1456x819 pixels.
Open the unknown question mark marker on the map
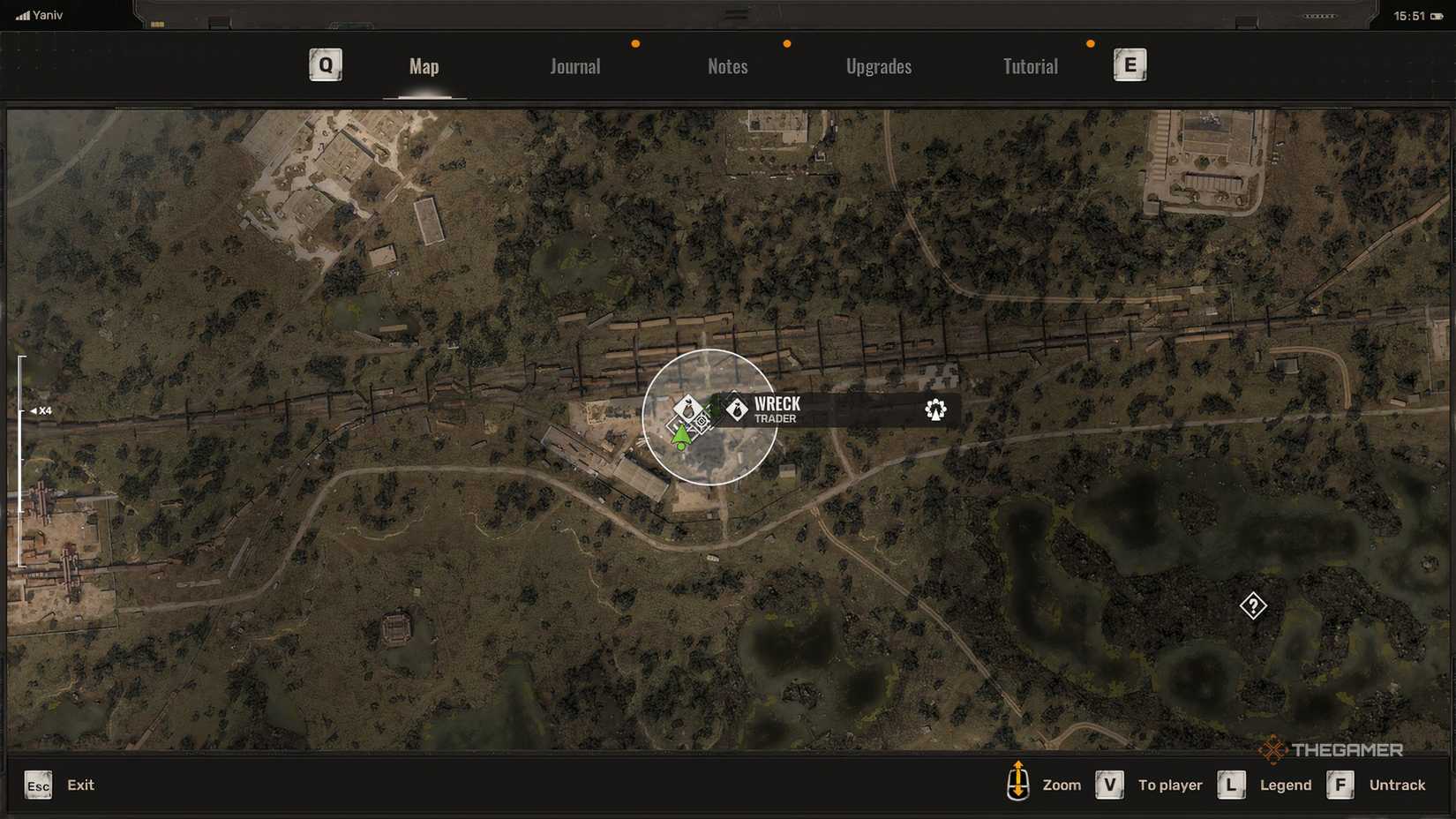[1252, 606]
